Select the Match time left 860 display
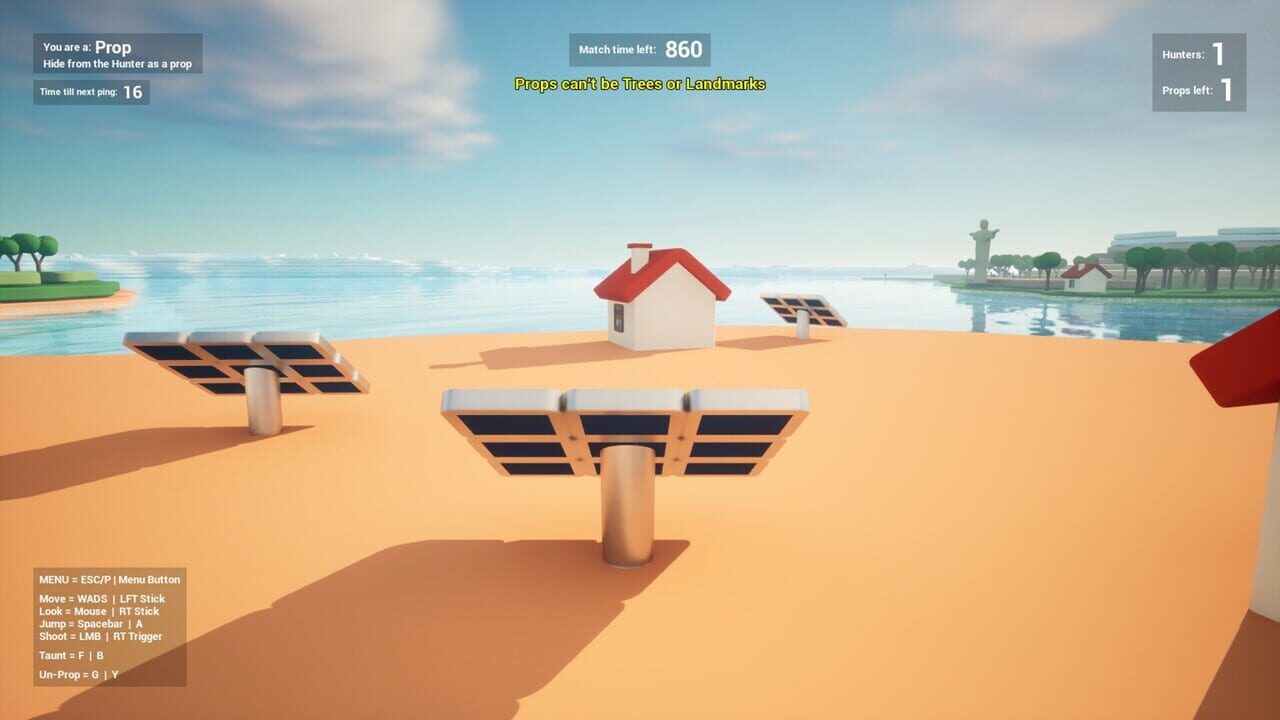The width and height of the screenshot is (1280, 720). point(638,48)
